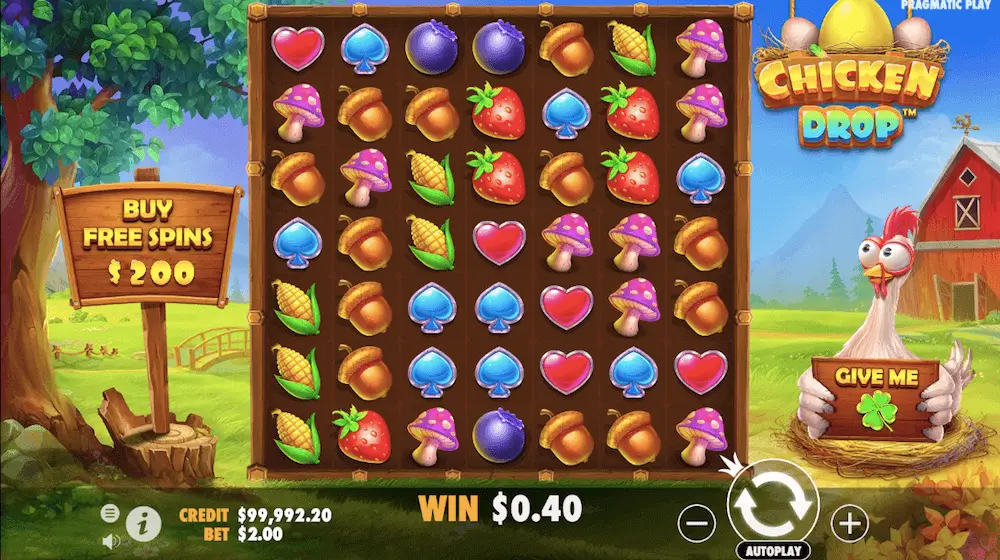1000x560 pixels.
Task: Increase the bet with the plus button
Action: tap(849, 520)
